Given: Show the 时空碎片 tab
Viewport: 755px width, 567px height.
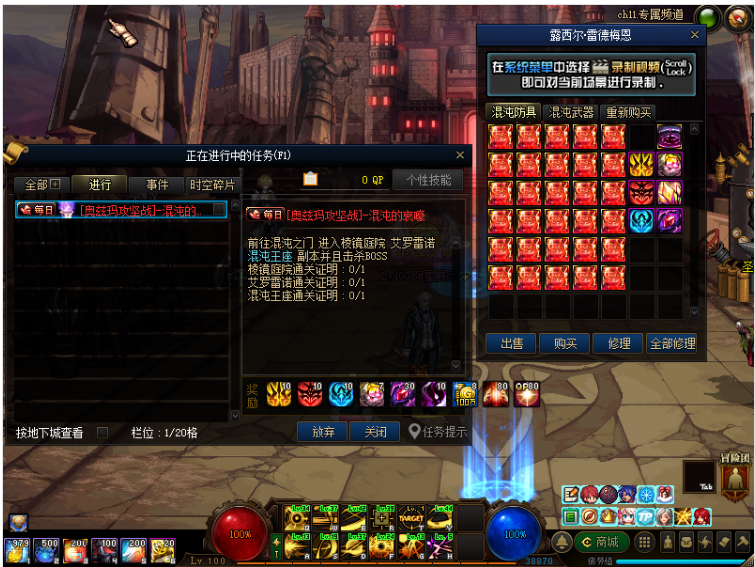Looking at the screenshot, I should coord(212,185).
